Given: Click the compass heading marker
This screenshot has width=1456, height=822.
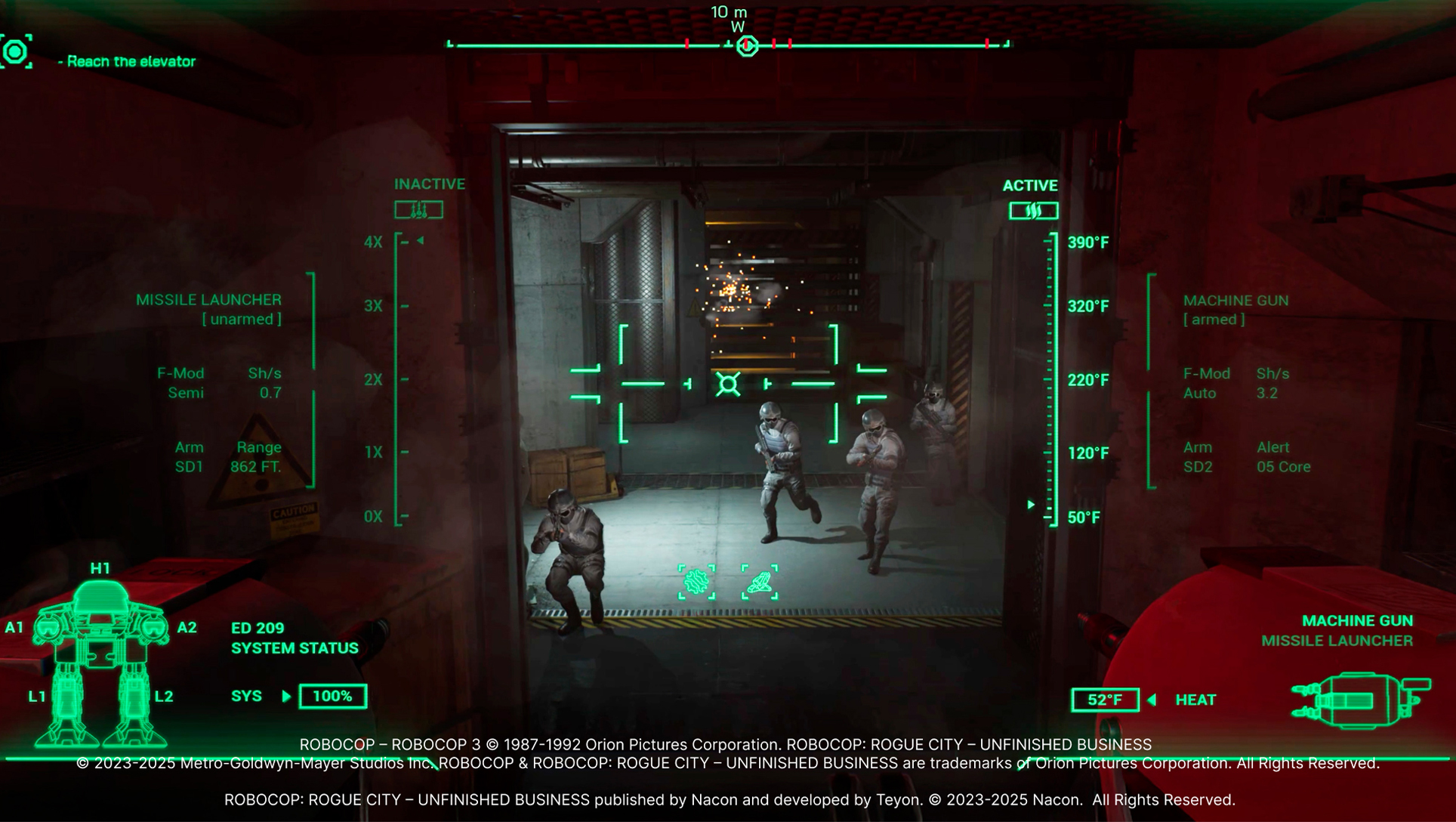Looking at the screenshot, I should (747, 46).
